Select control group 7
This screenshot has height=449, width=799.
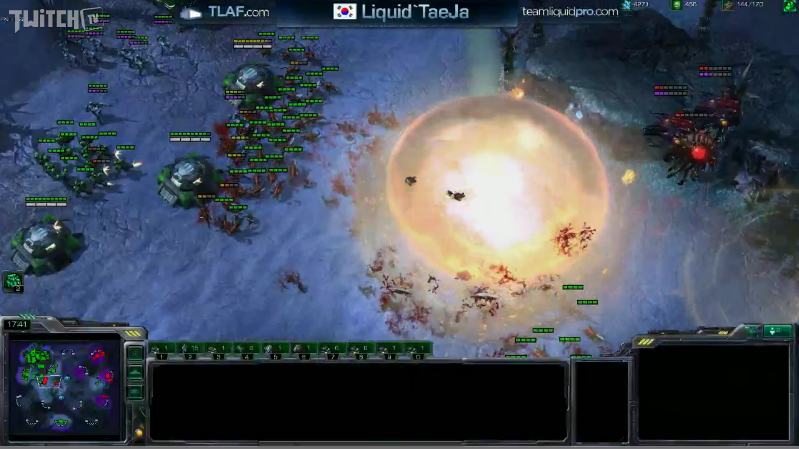pos(333,350)
